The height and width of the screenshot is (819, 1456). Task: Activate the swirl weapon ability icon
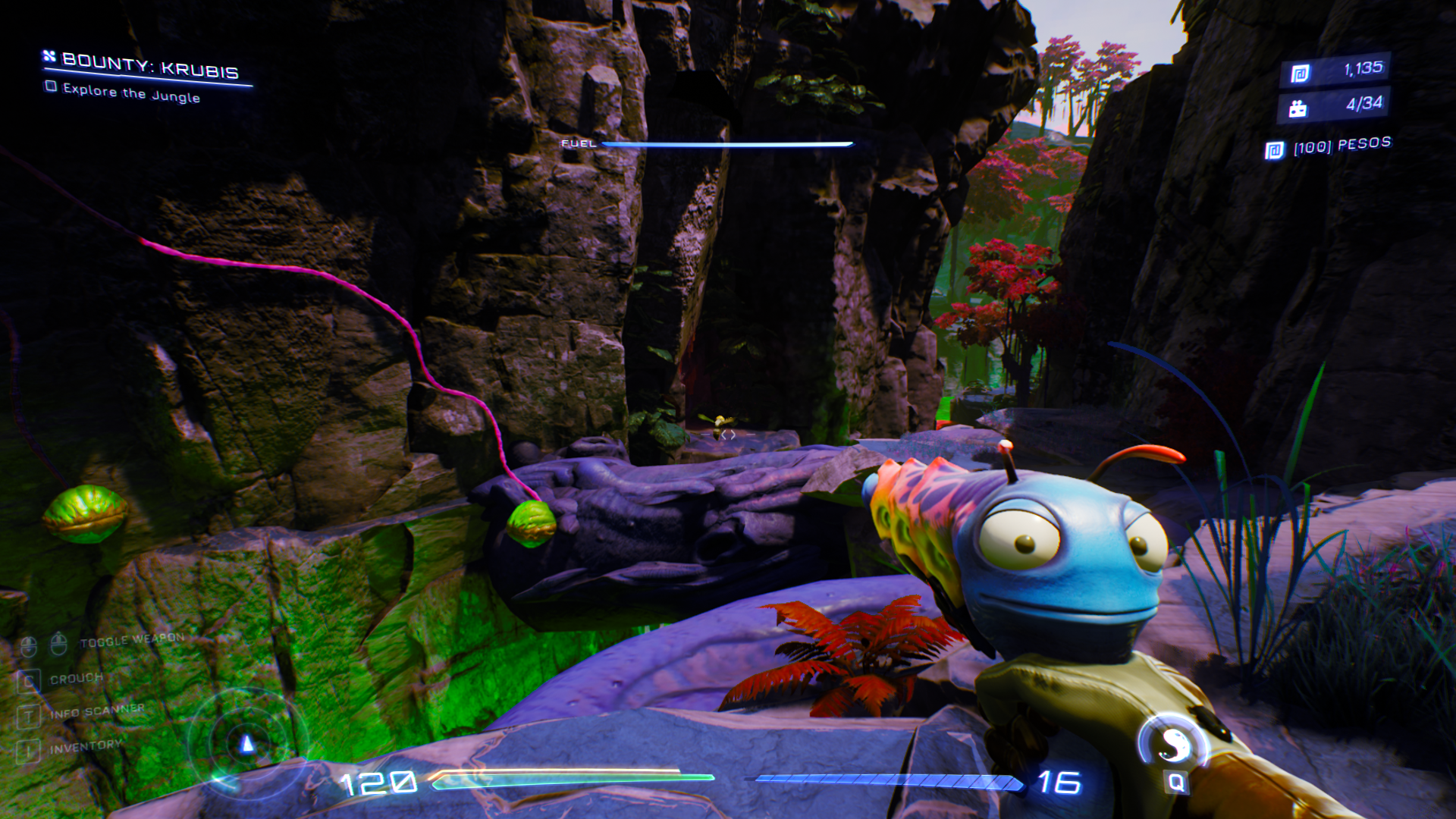tap(1174, 742)
